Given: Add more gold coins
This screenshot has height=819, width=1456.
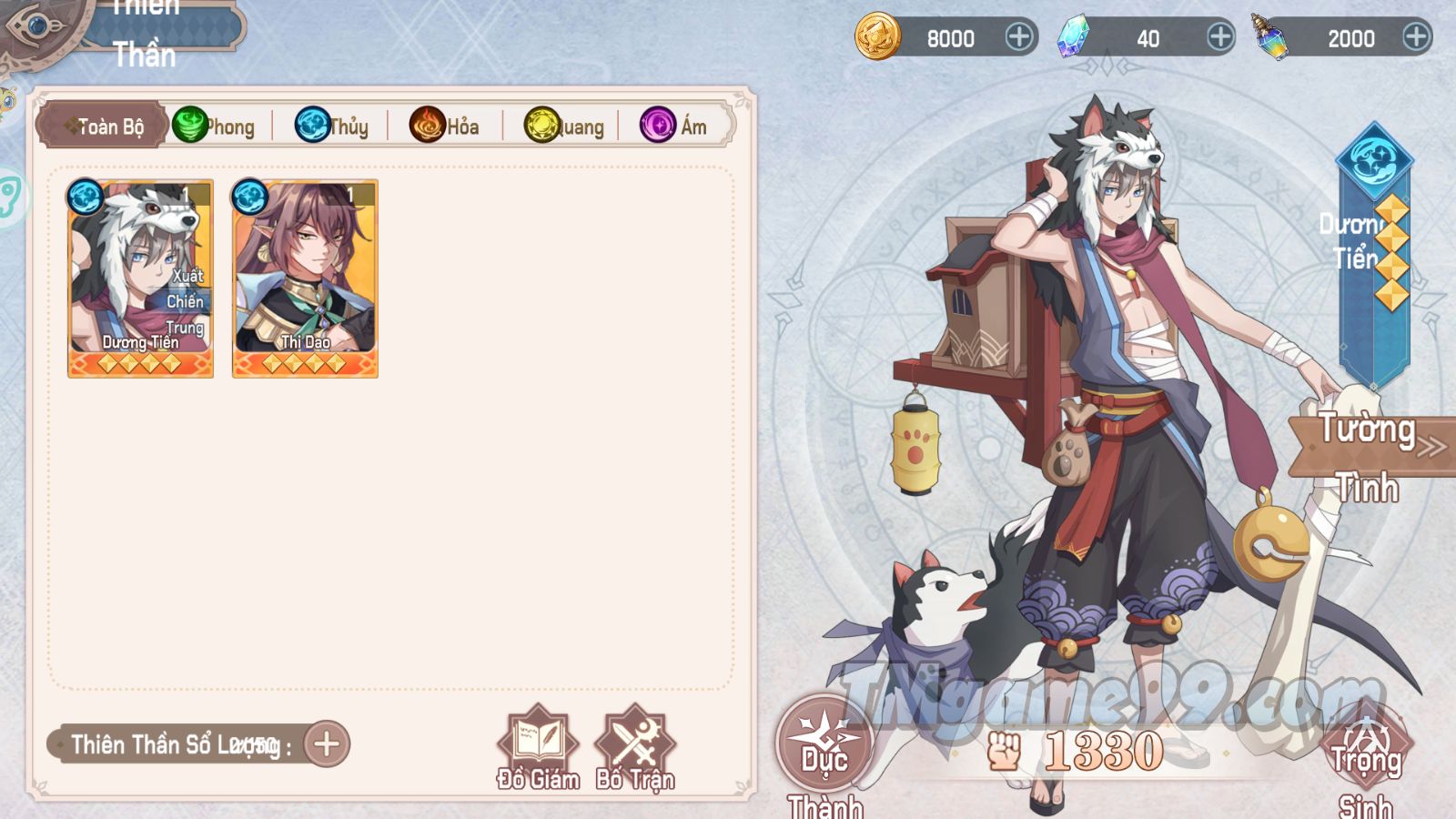Looking at the screenshot, I should [x=1018, y=37].
